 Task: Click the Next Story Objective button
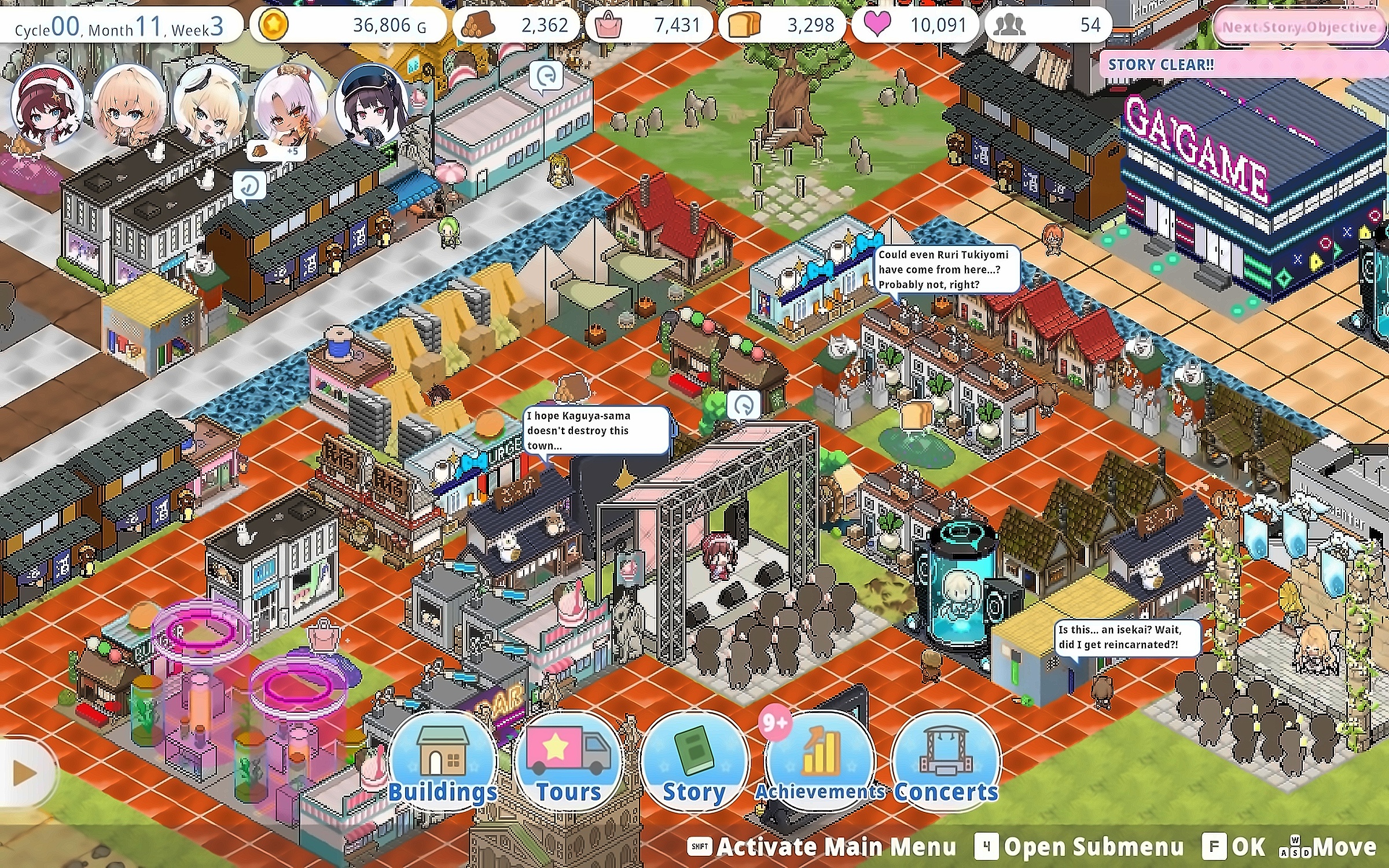click(x=1299, y=27)
